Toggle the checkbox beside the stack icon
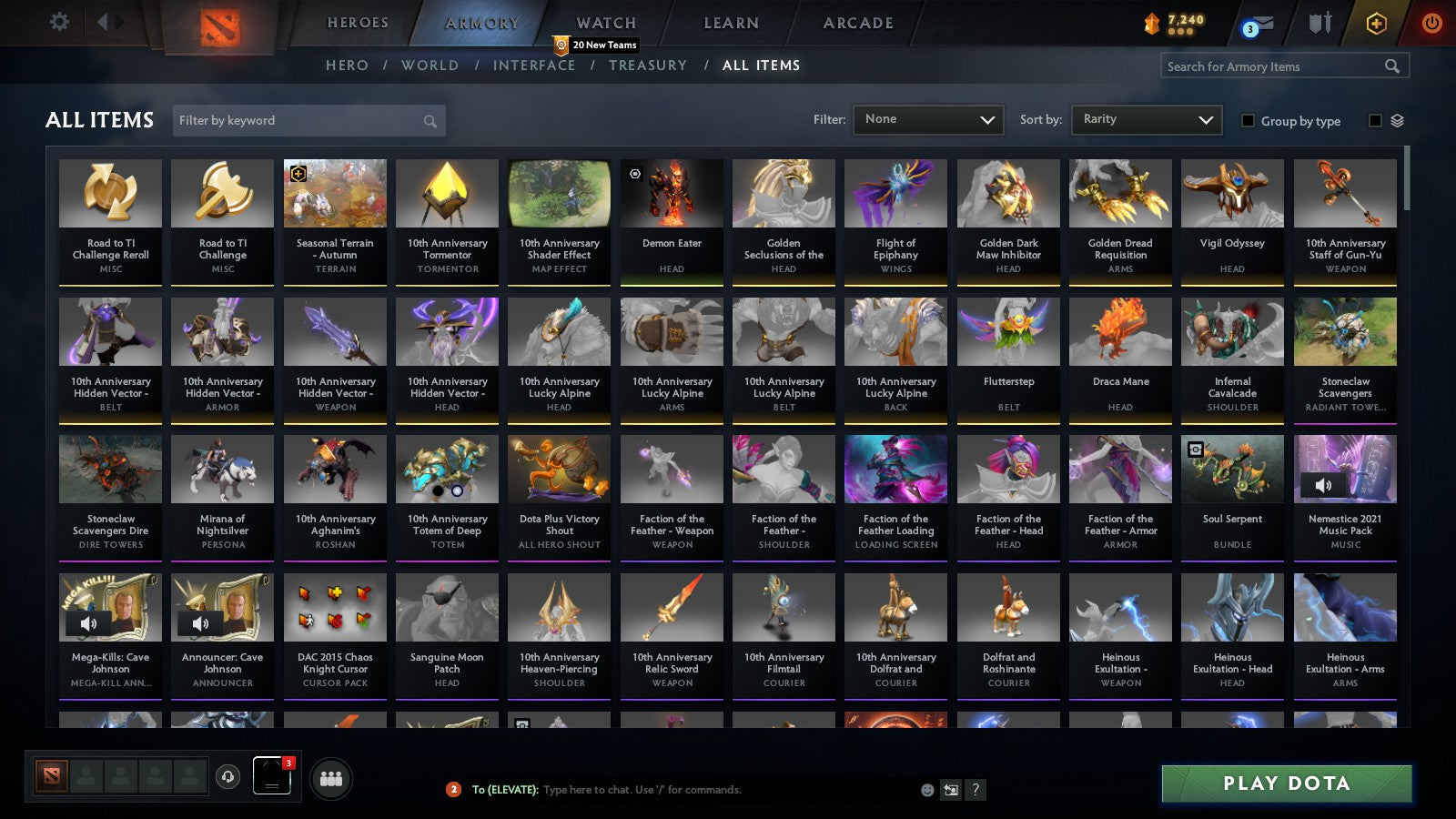This screenshot has width=1456, height=819. click(1374, 121)
